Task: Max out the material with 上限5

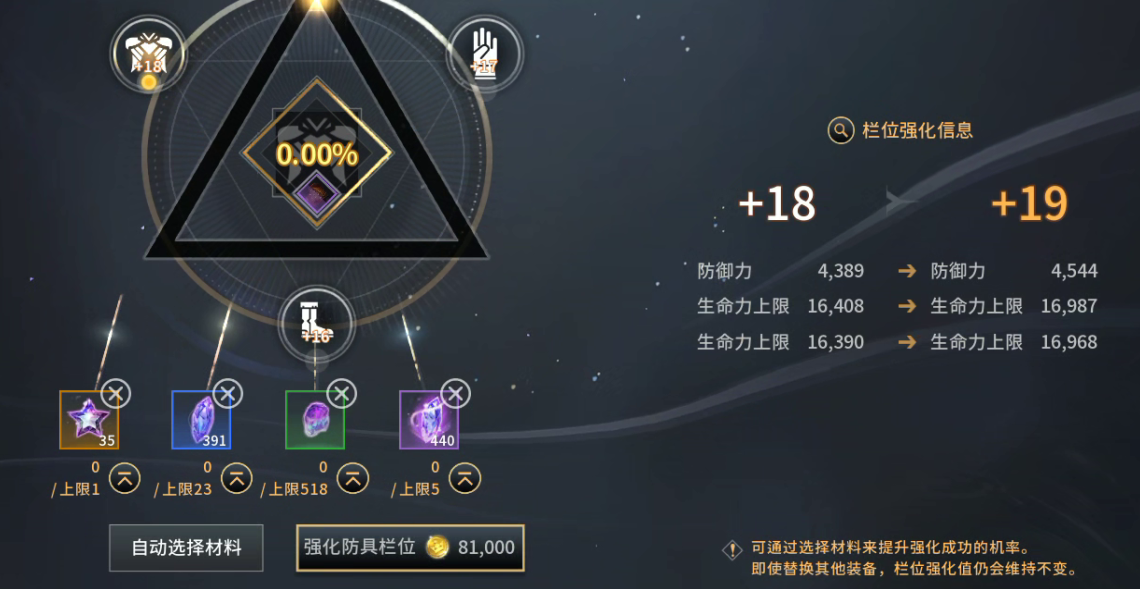Action: coord(464,479)
